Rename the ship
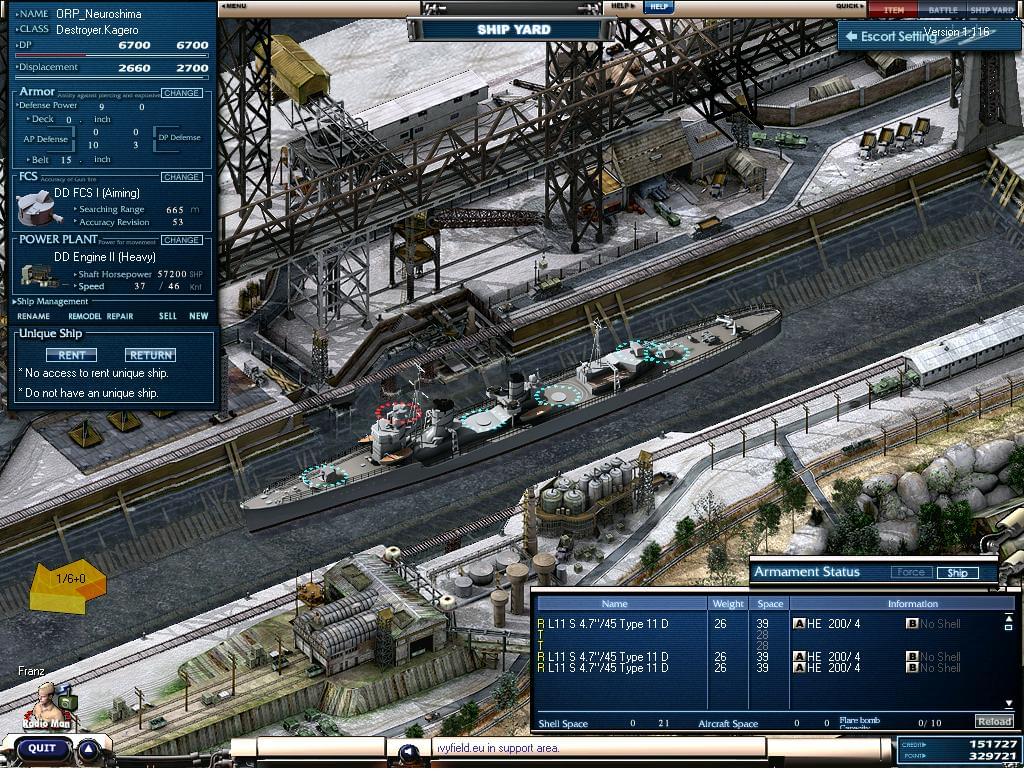Viewport: 1024px width, 772px height. tap(33, 316)
